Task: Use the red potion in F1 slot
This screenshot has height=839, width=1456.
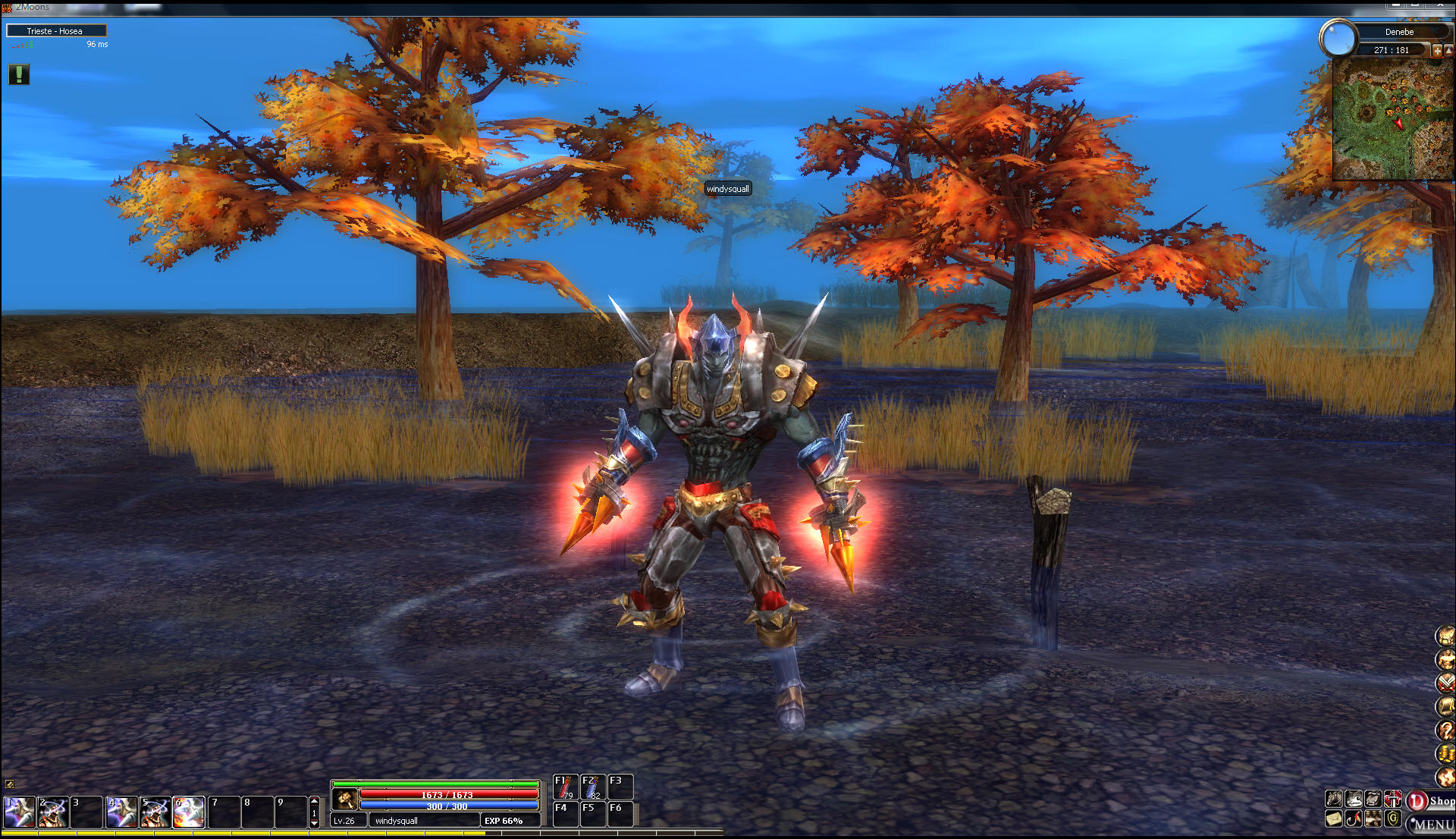Action: (x=565, y=787)
